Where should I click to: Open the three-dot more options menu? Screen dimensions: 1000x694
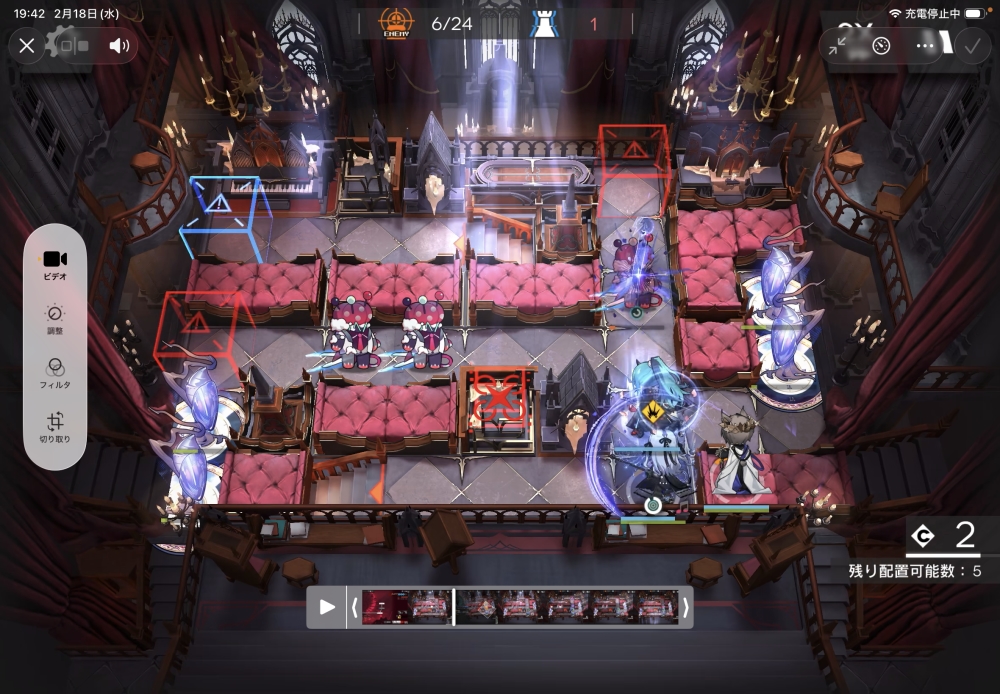point(925,45)
